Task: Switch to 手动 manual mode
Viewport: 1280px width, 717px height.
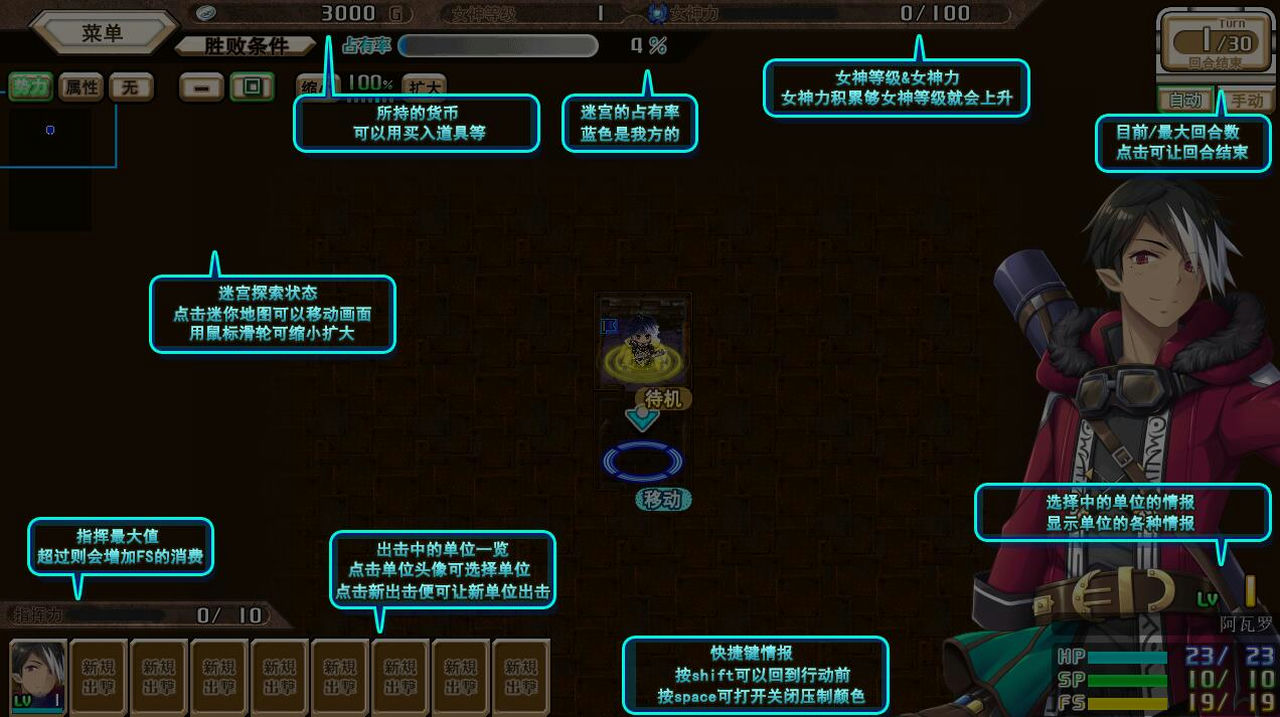Action: (x=1247, y=100)
